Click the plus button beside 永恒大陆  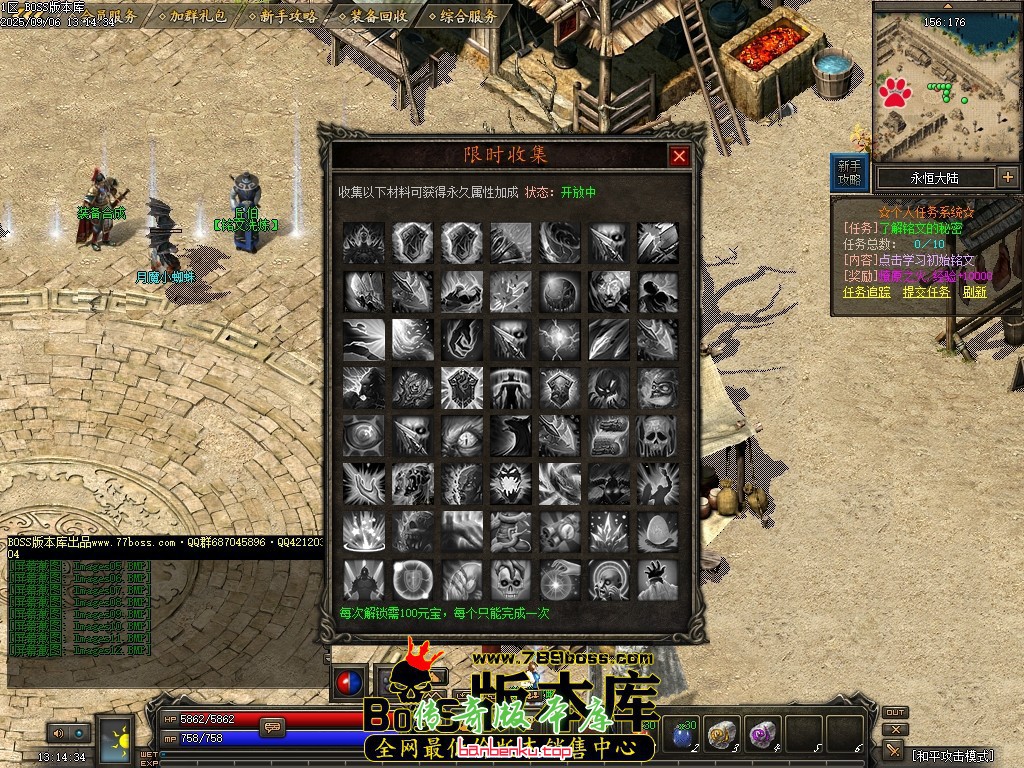pos(1007,178)
